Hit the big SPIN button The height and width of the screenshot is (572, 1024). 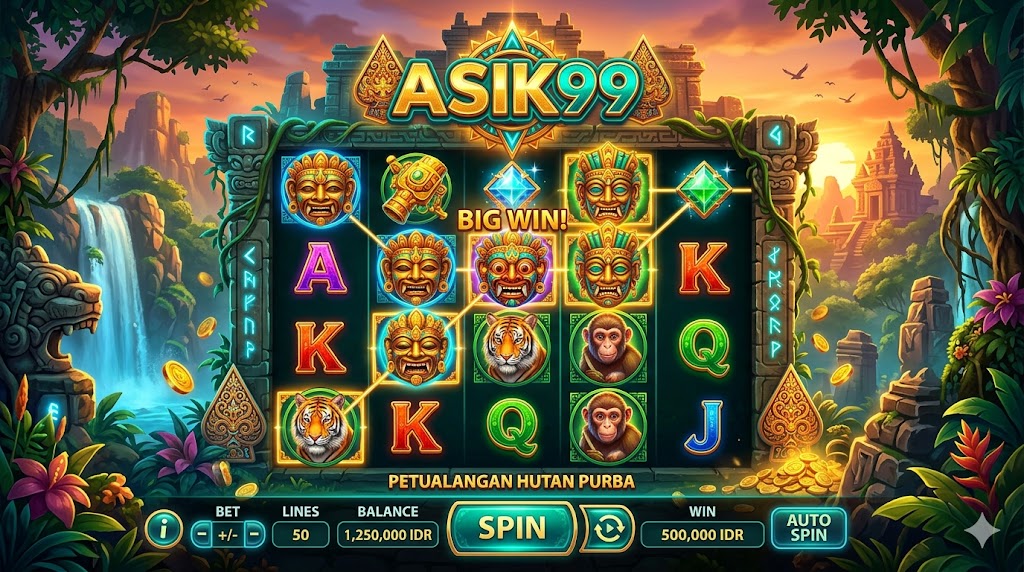click(x=512, y=528)
